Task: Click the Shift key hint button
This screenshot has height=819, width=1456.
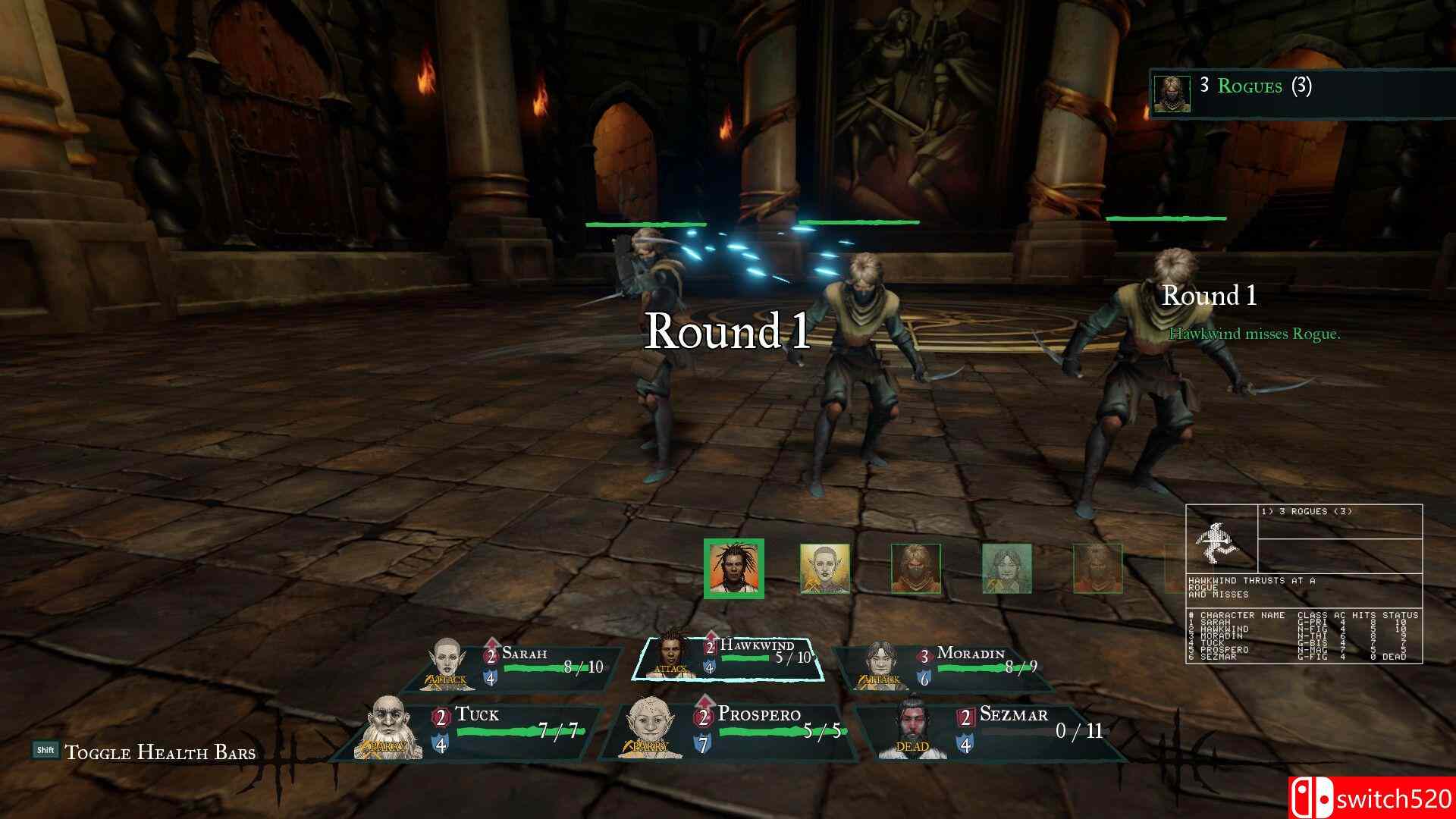Action: tap(47, 750)
